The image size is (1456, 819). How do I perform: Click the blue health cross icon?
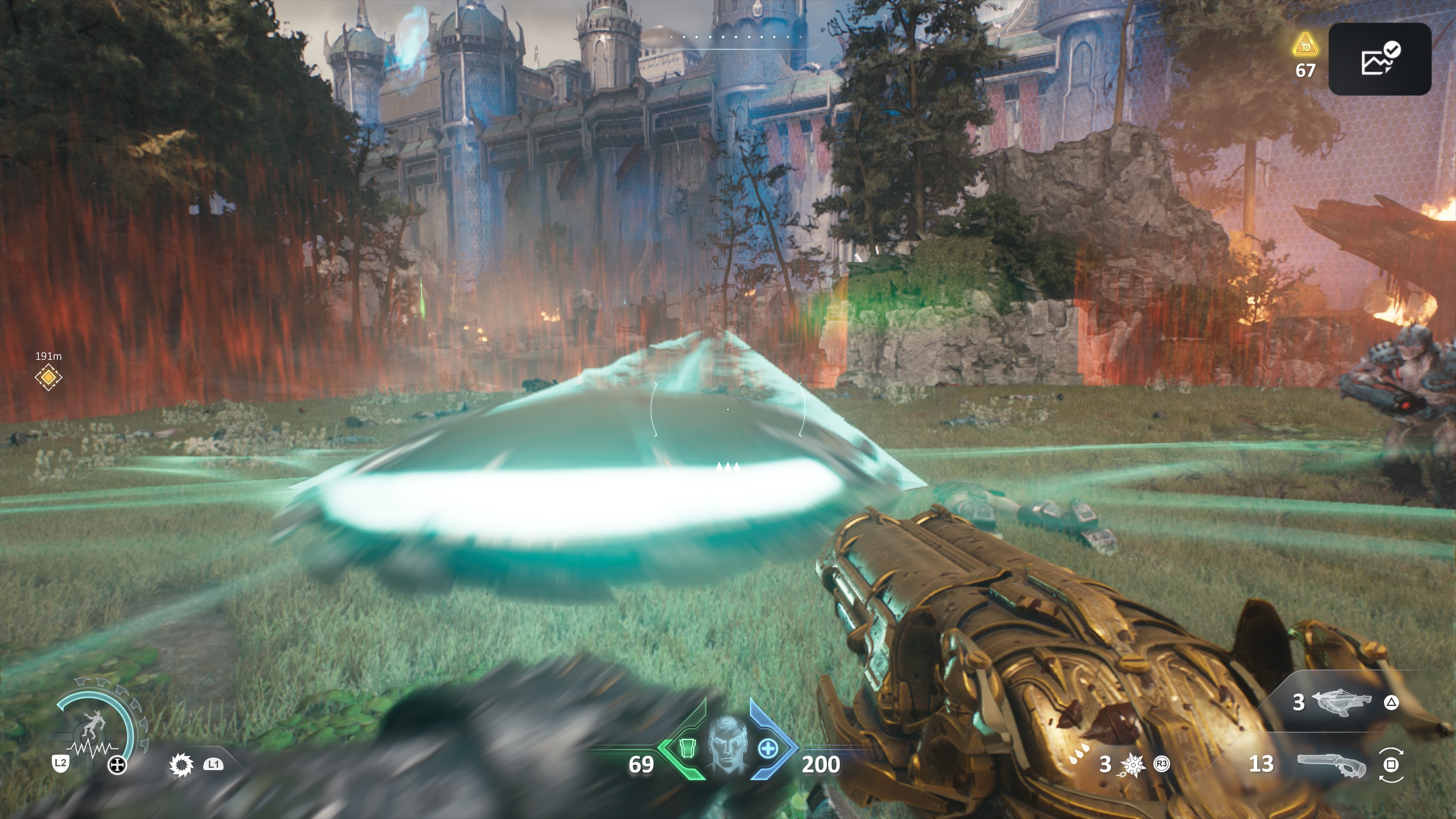click(x=767, y=749)
